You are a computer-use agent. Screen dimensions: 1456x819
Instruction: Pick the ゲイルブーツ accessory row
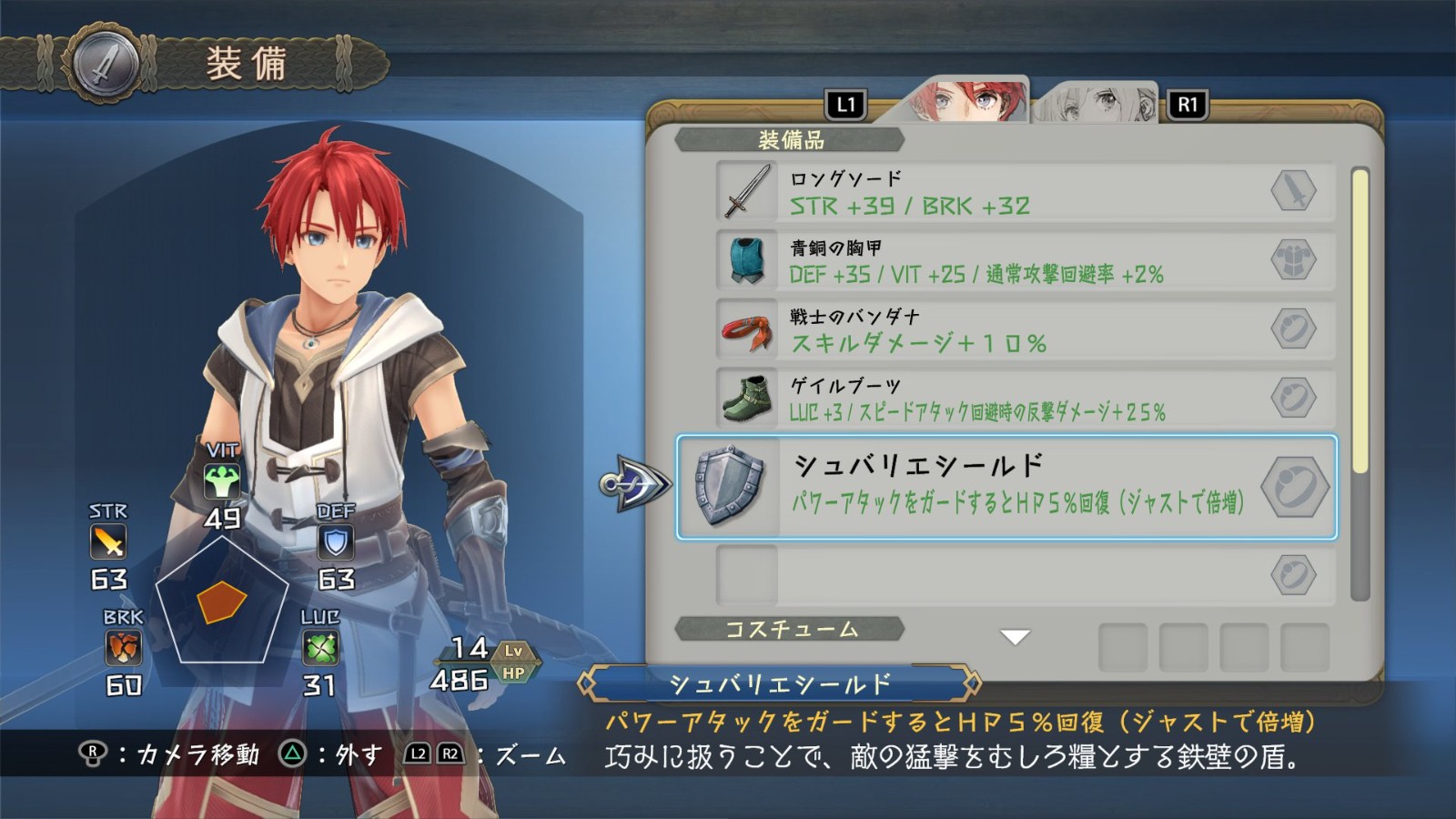[x=1024, y=399]
